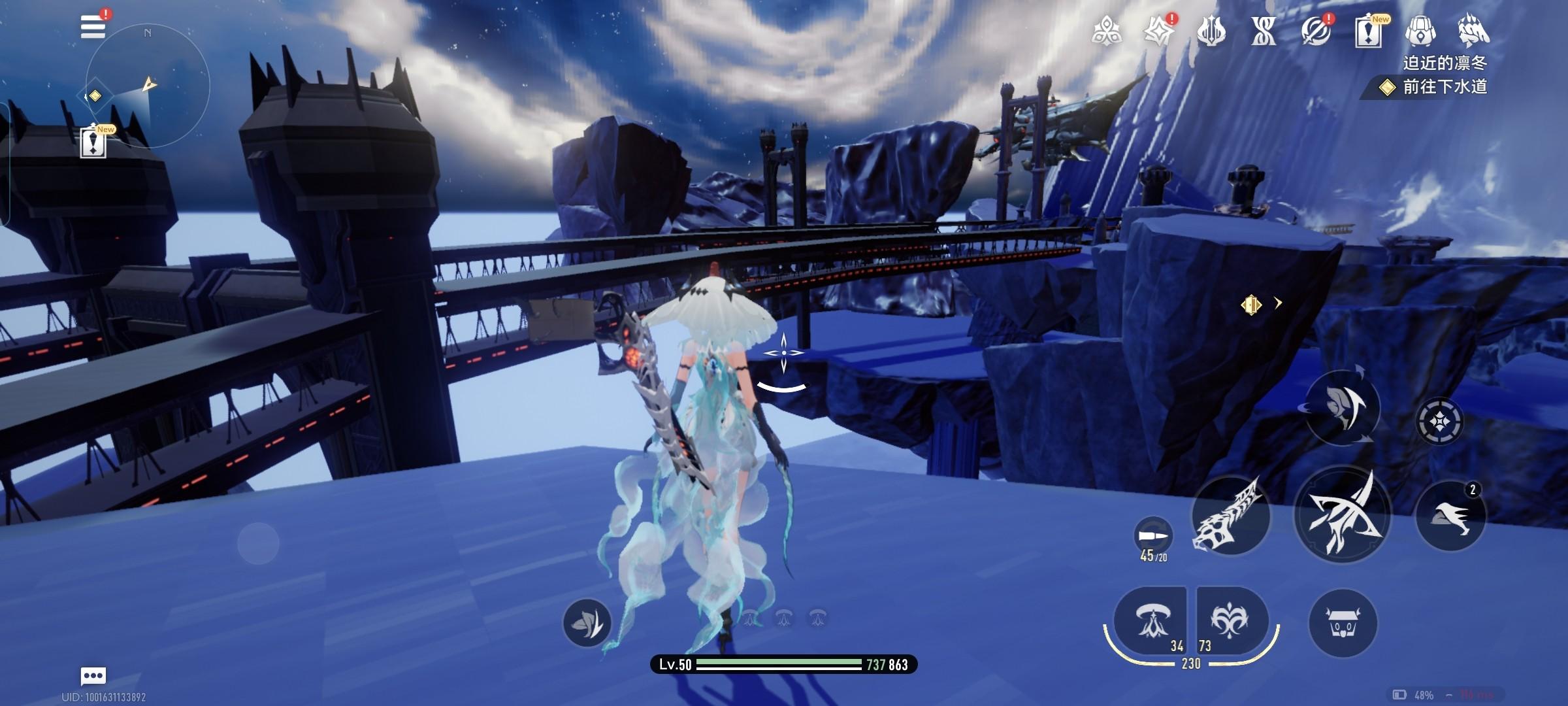This screenshot has width=1568, height=706.
Task: Use the bird dash button
Action: (1450, 516)
